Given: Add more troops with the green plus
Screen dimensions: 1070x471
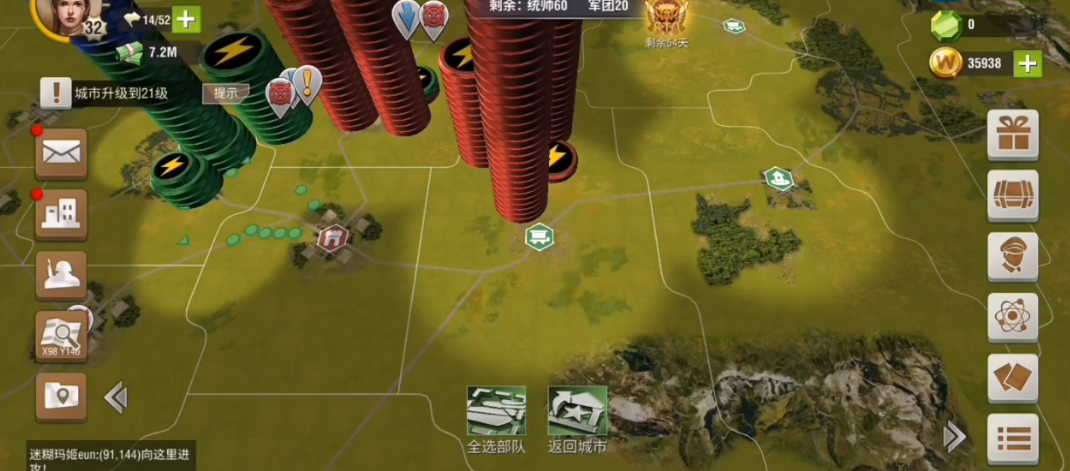Looking at the screenshot, I should pos(186,19).
